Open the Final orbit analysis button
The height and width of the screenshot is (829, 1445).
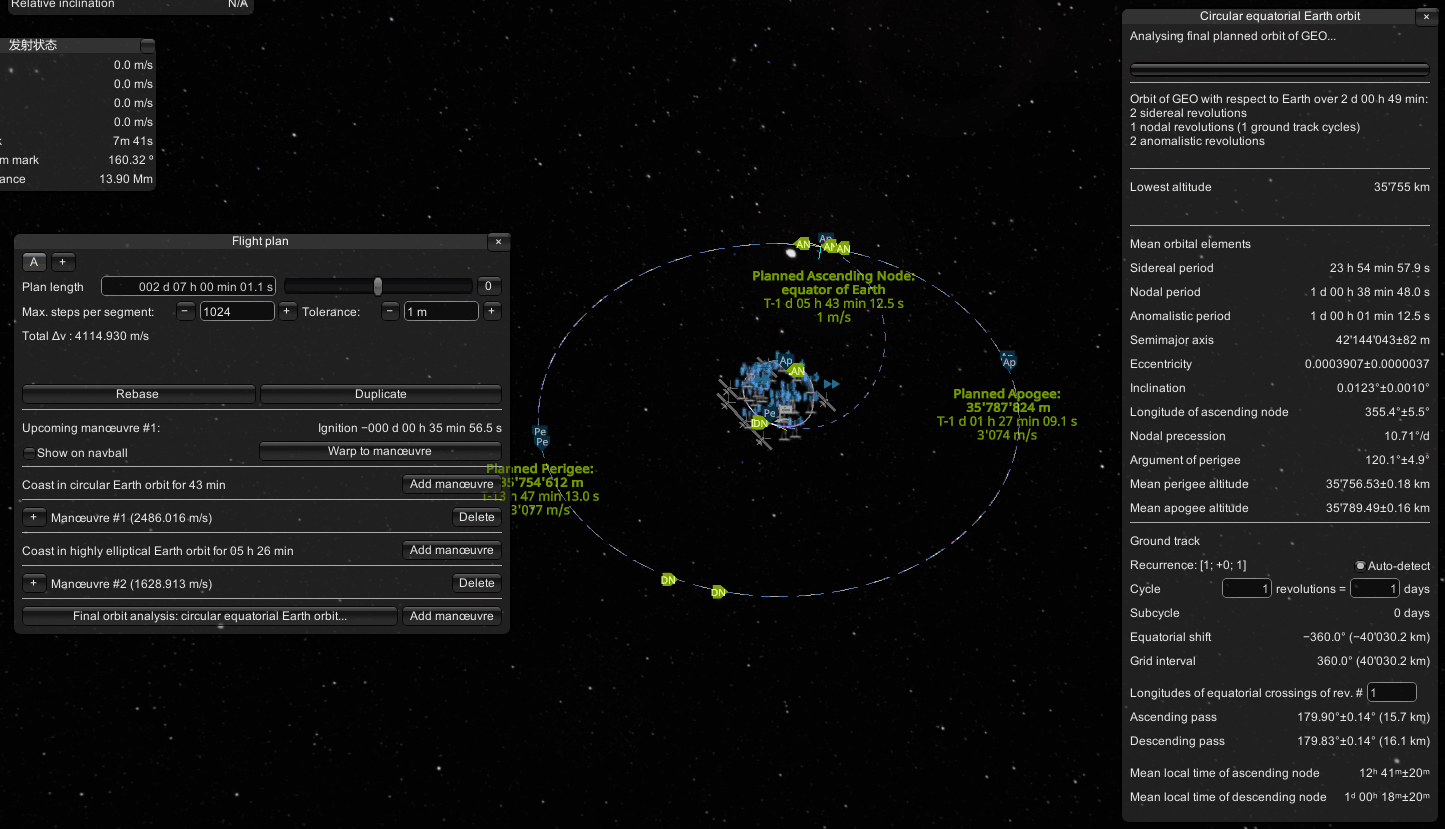[x=210, y=617]
